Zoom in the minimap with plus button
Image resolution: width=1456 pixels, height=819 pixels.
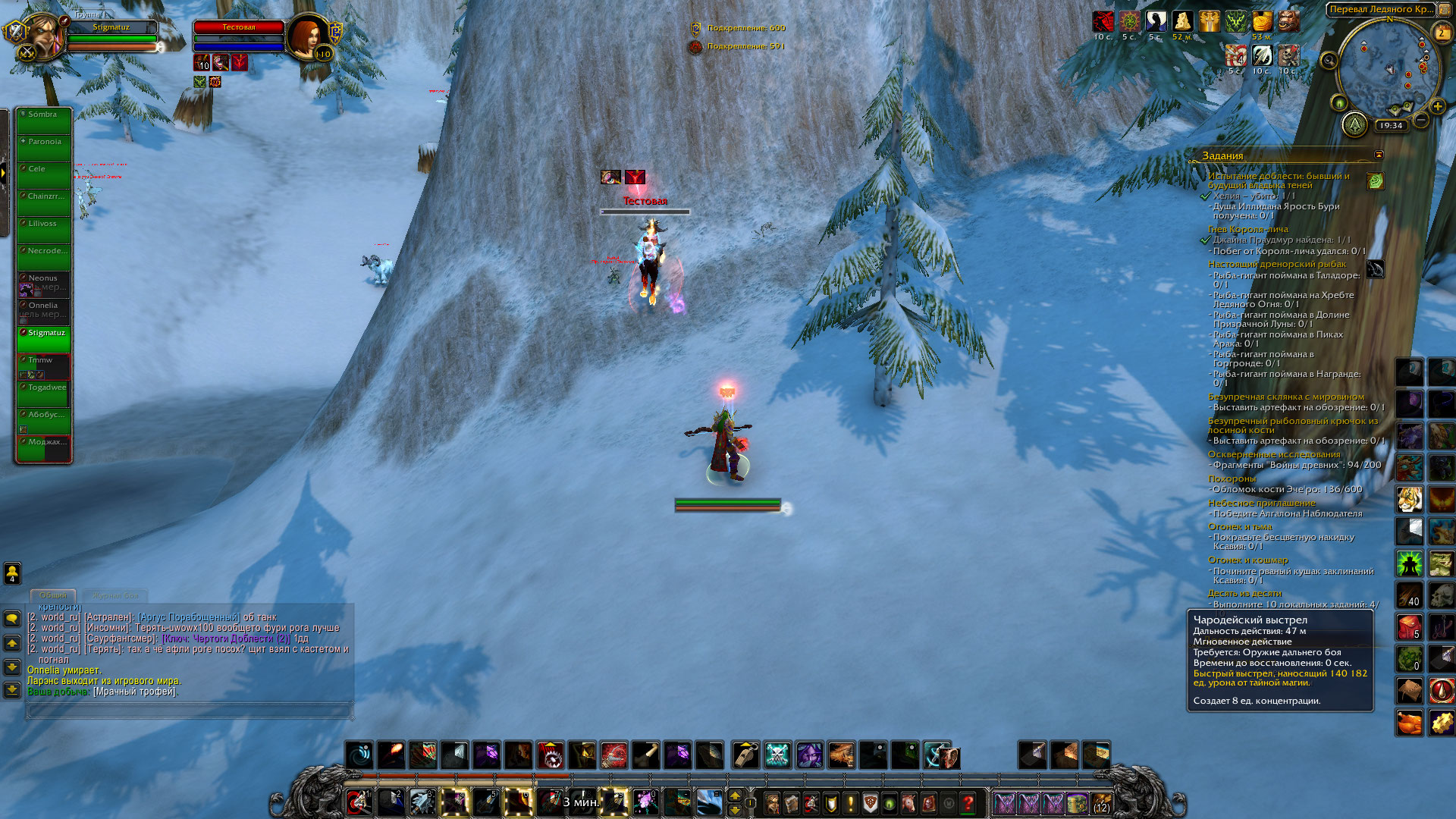coord(1437,107)
